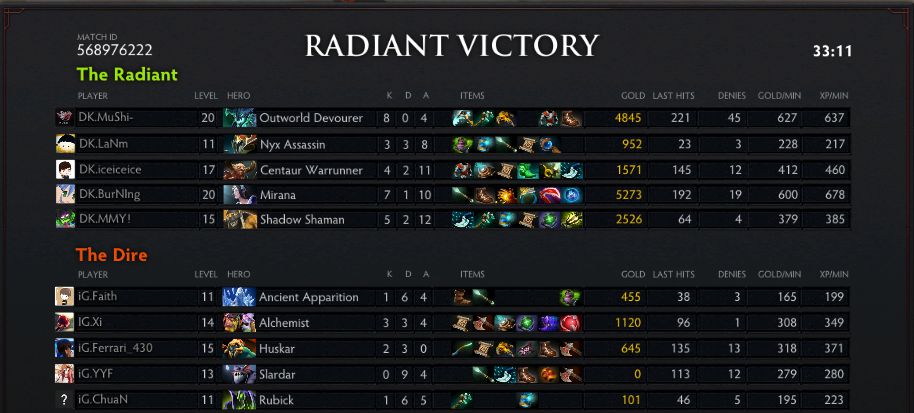This screenshot has width=914, height=413.
Task: Select the Alchemist hero portrait
Action: pos(239,323)
